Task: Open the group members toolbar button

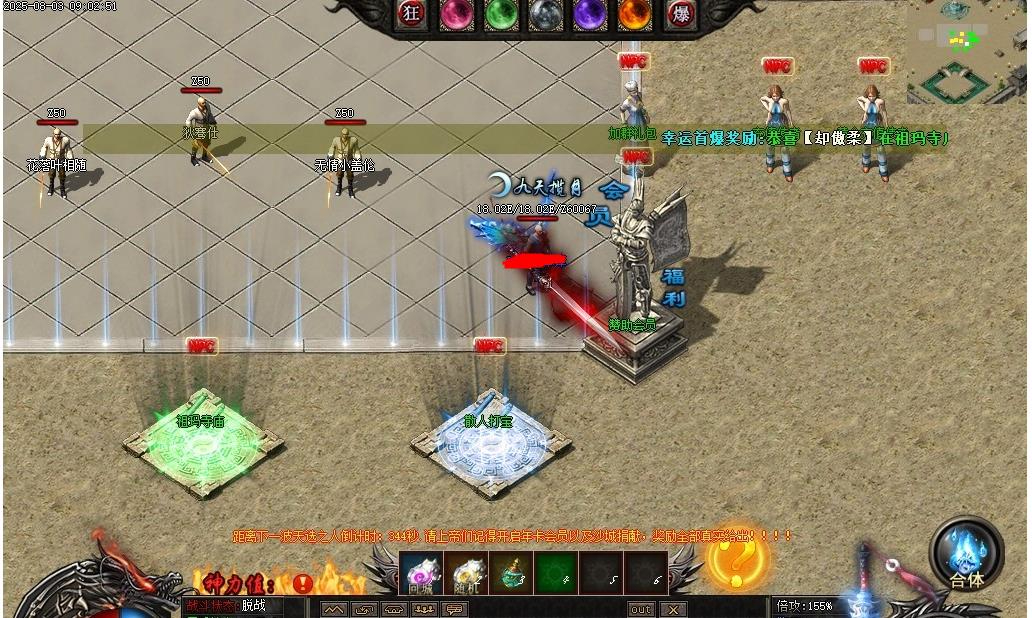Action: click(424, 609)
